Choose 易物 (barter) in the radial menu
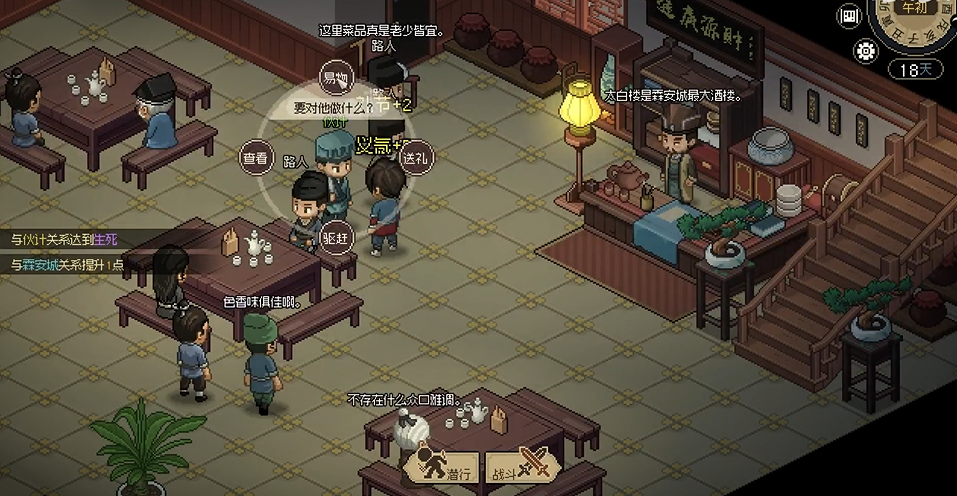This screenshot has width=957, height=496. [334, 77]
